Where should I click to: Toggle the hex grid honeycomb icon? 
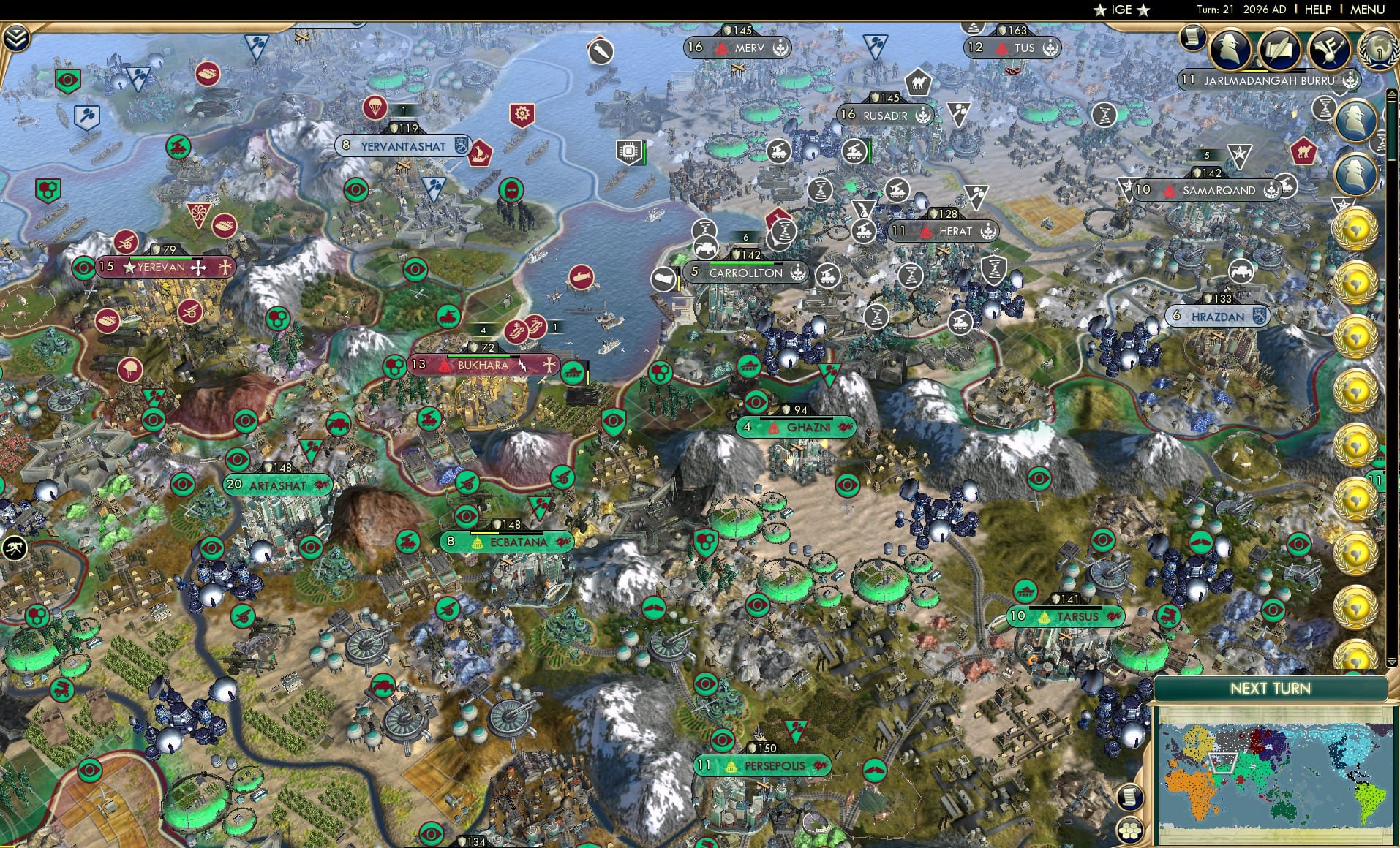(x=1131, y=830)
